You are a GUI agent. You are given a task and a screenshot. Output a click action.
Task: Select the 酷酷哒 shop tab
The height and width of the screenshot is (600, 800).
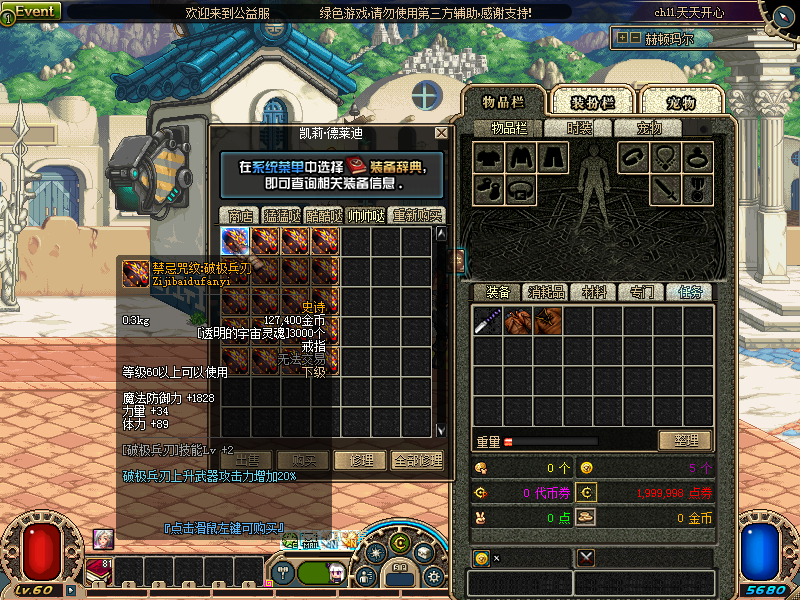pos(324,215)
